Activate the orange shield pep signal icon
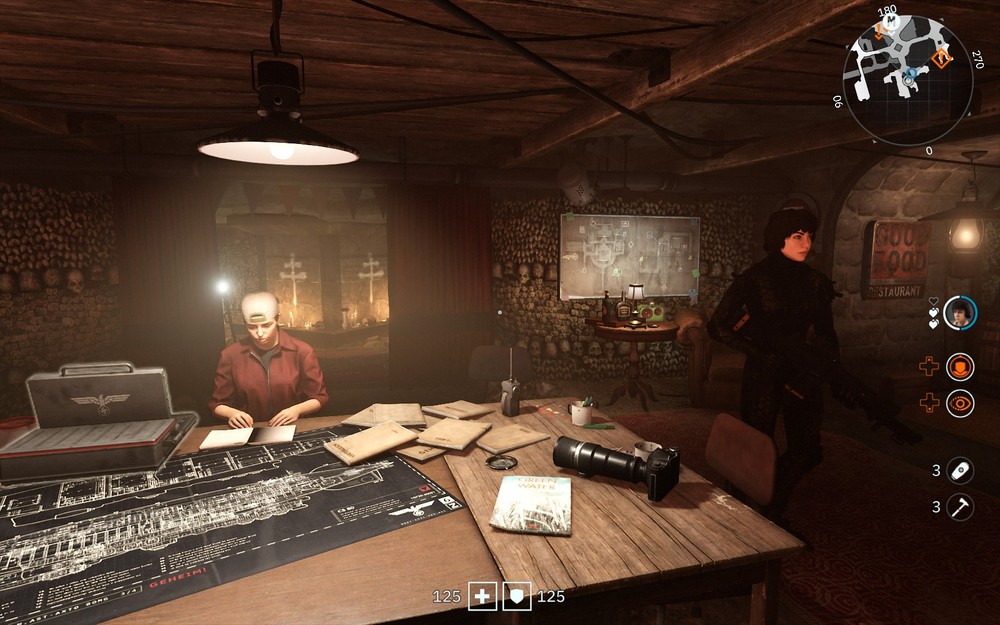 960,367
